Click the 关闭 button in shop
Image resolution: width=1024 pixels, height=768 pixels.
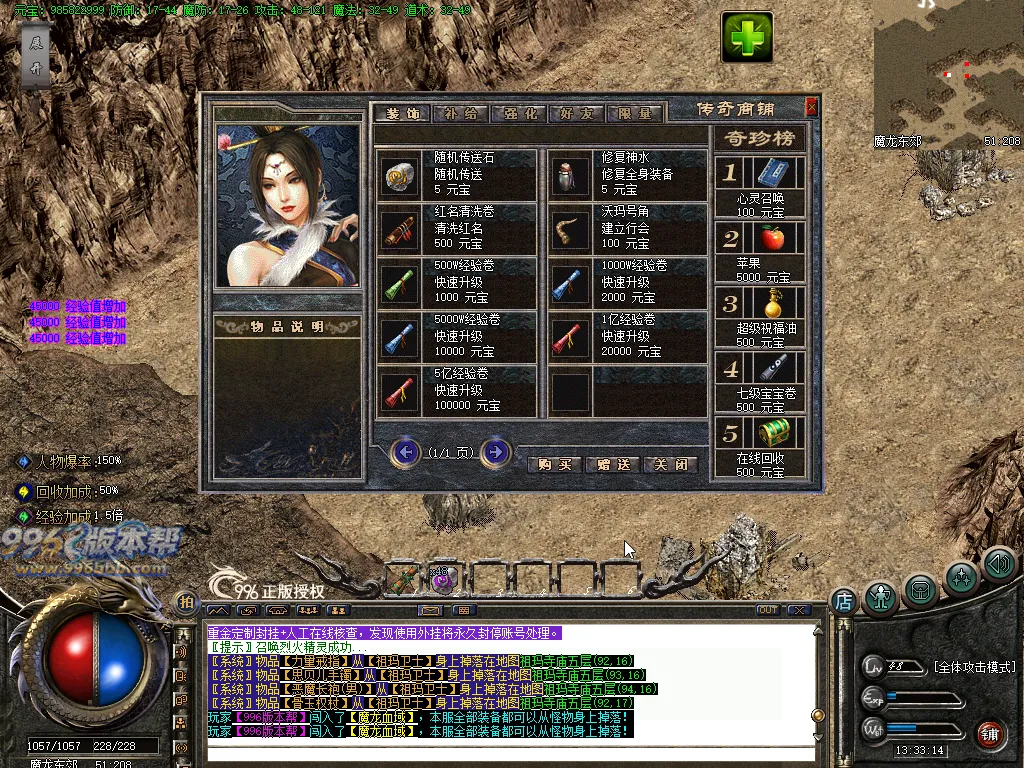tap(670, 464)
